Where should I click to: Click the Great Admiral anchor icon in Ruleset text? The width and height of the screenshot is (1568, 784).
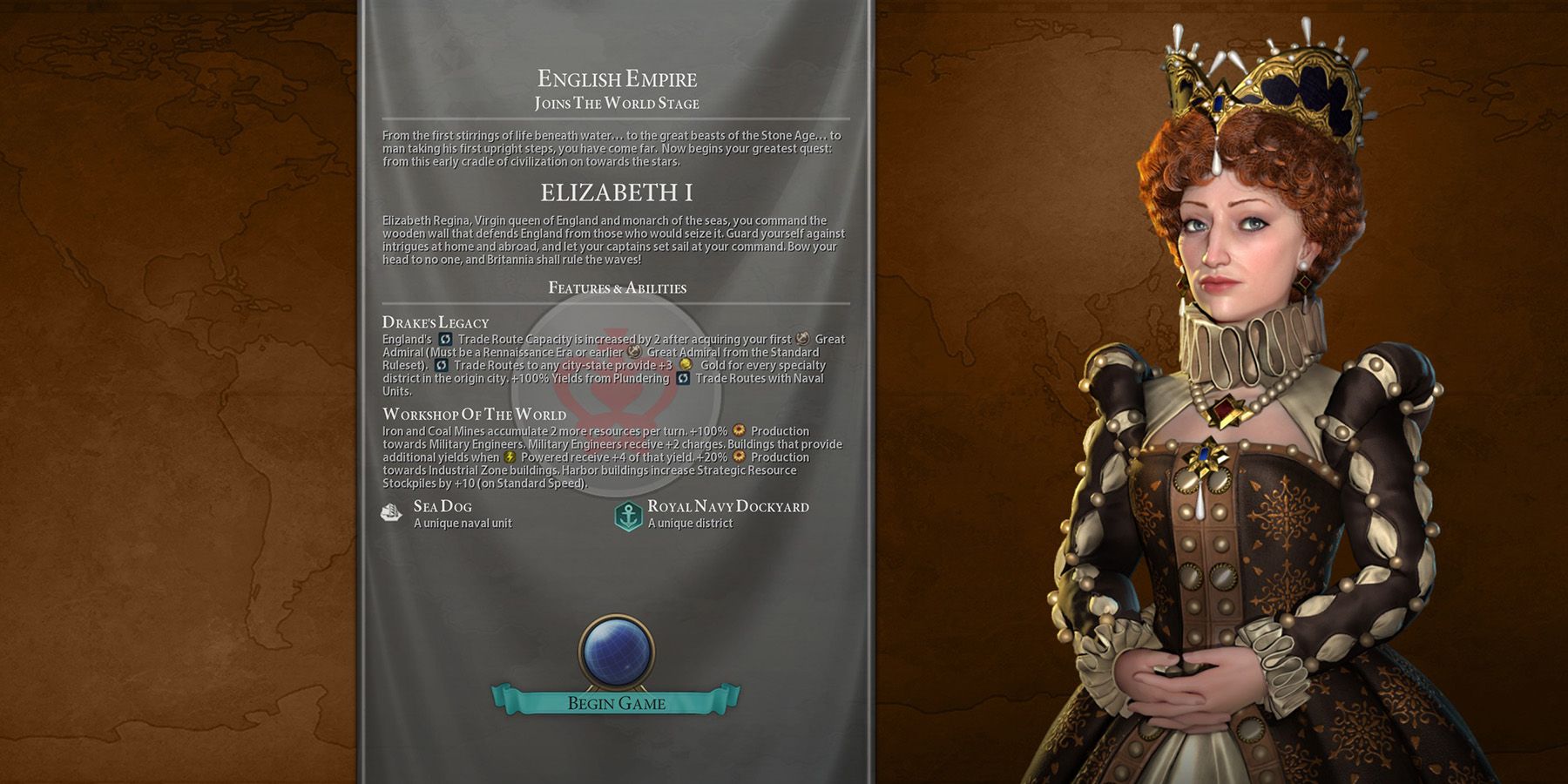point(634,354)
